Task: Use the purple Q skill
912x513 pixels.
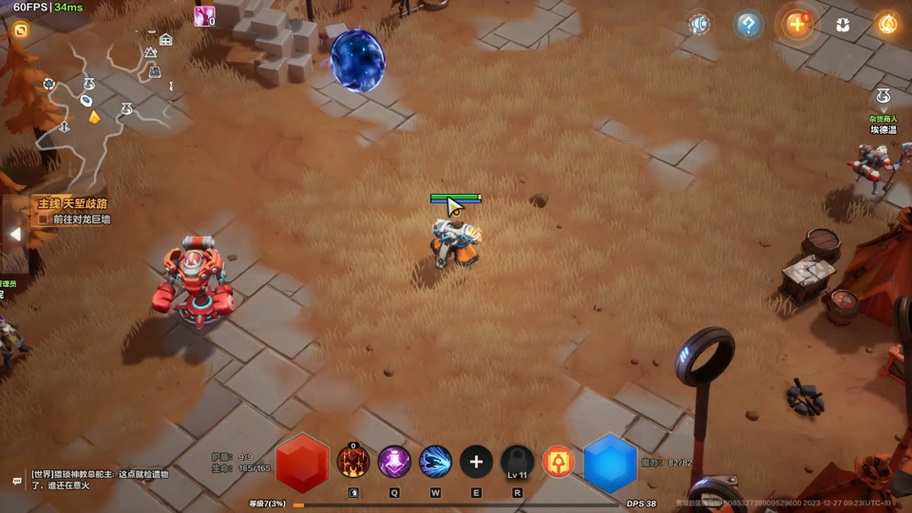Action: point(394,461)
